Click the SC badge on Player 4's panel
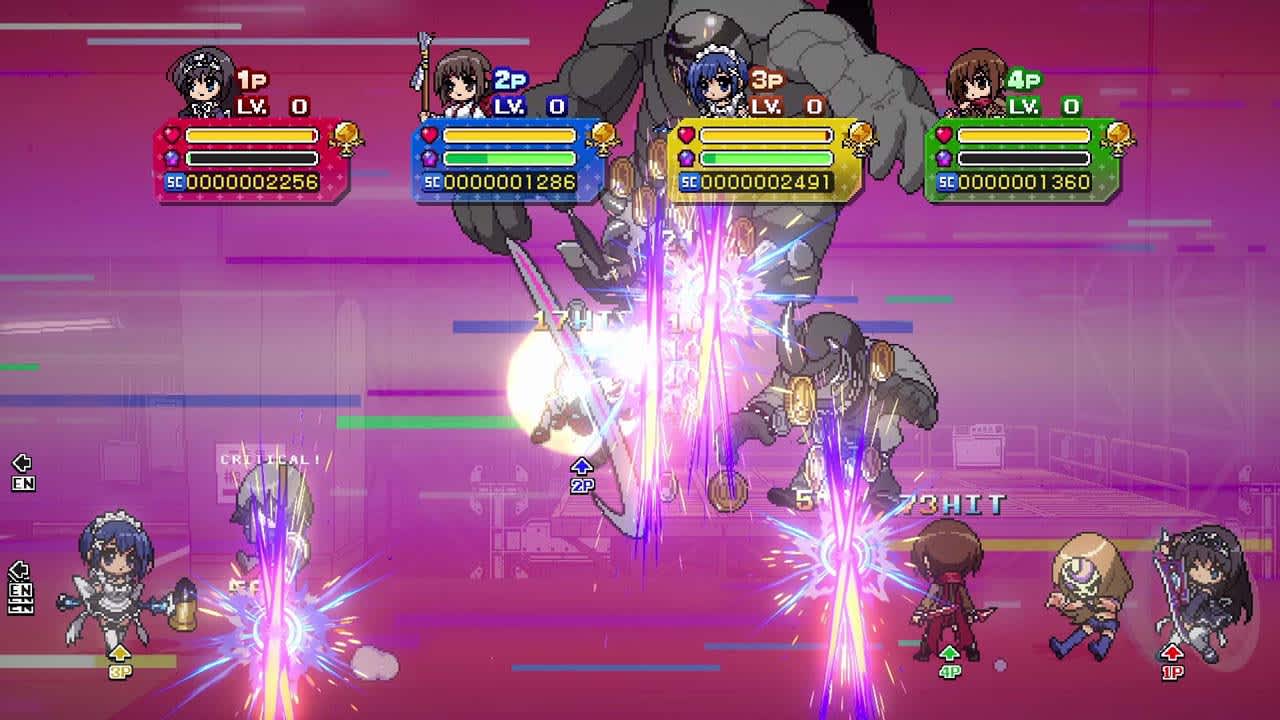The image size is (1280, 720). 946,183
